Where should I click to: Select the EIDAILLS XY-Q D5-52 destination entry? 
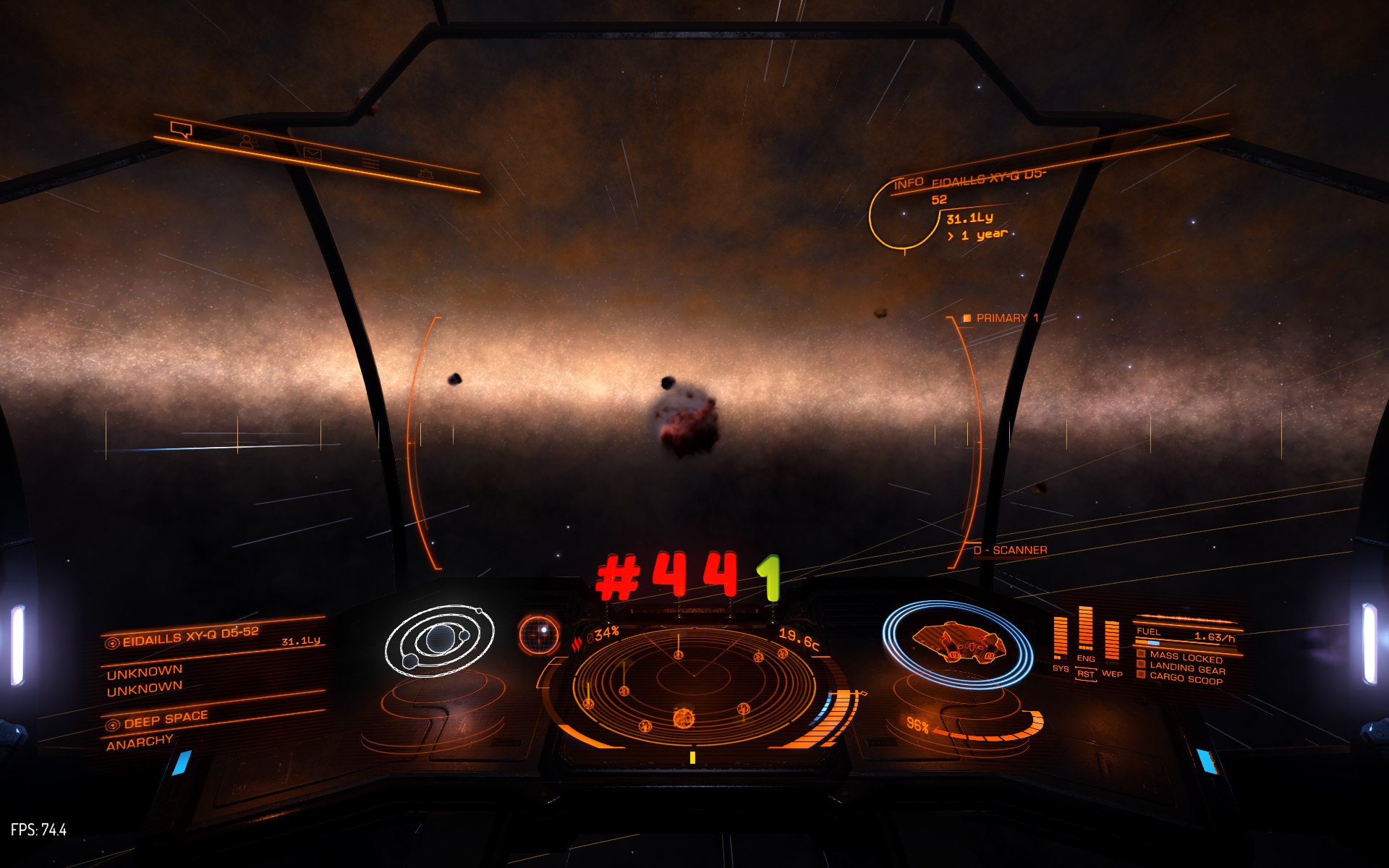[190, 636]
